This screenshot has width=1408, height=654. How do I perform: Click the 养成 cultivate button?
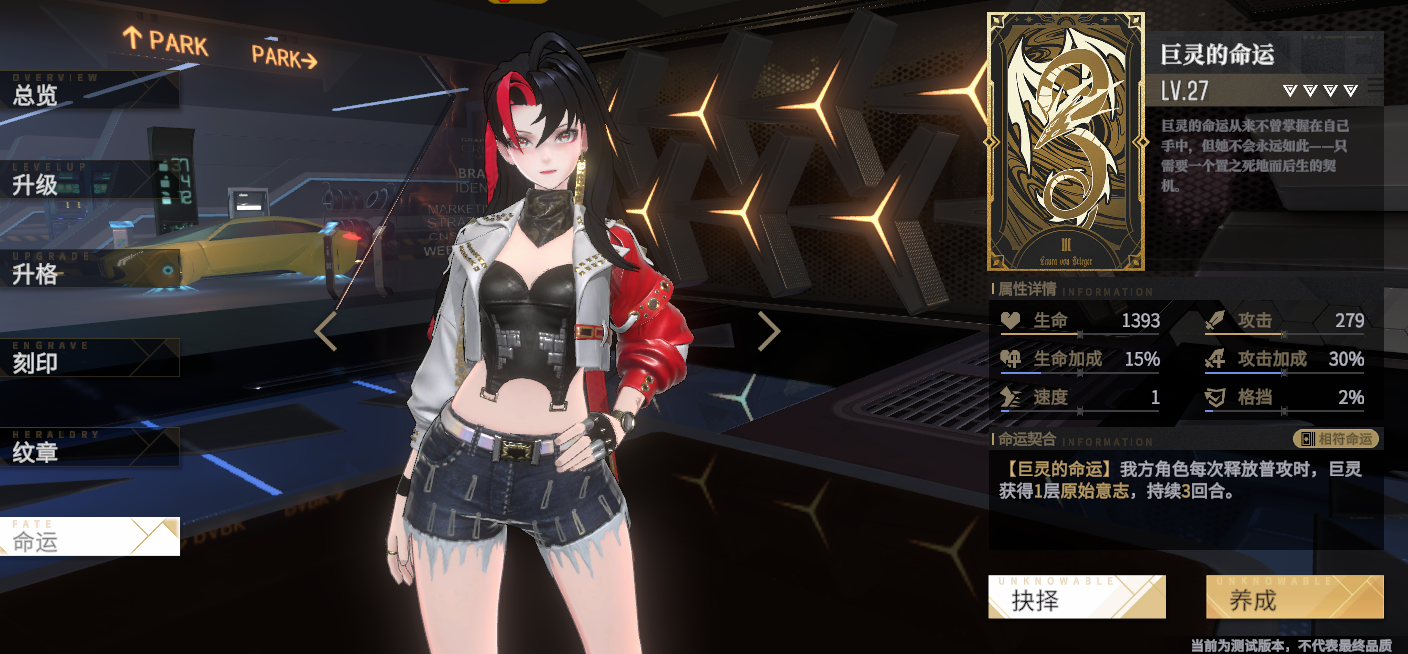click(1294, 598)
